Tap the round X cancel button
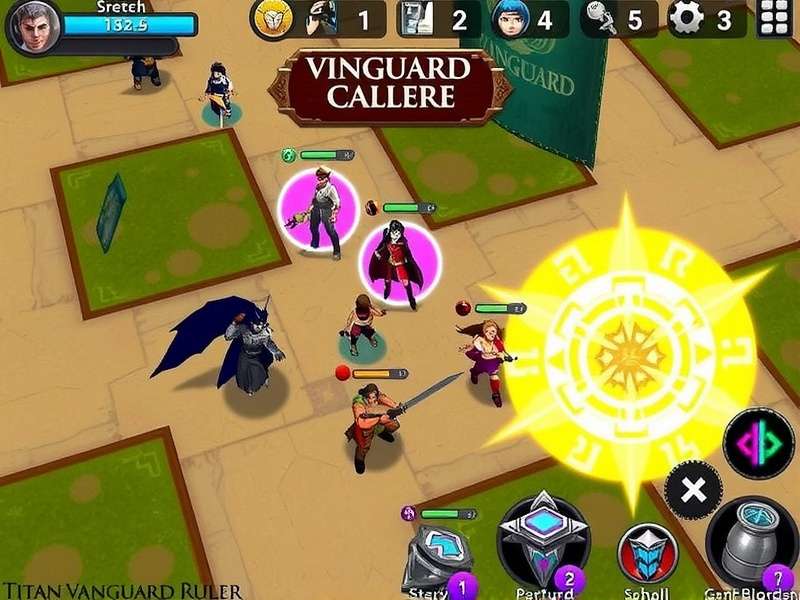The width and height of the screenshot is (800, 600). click(x=693, y=490)
